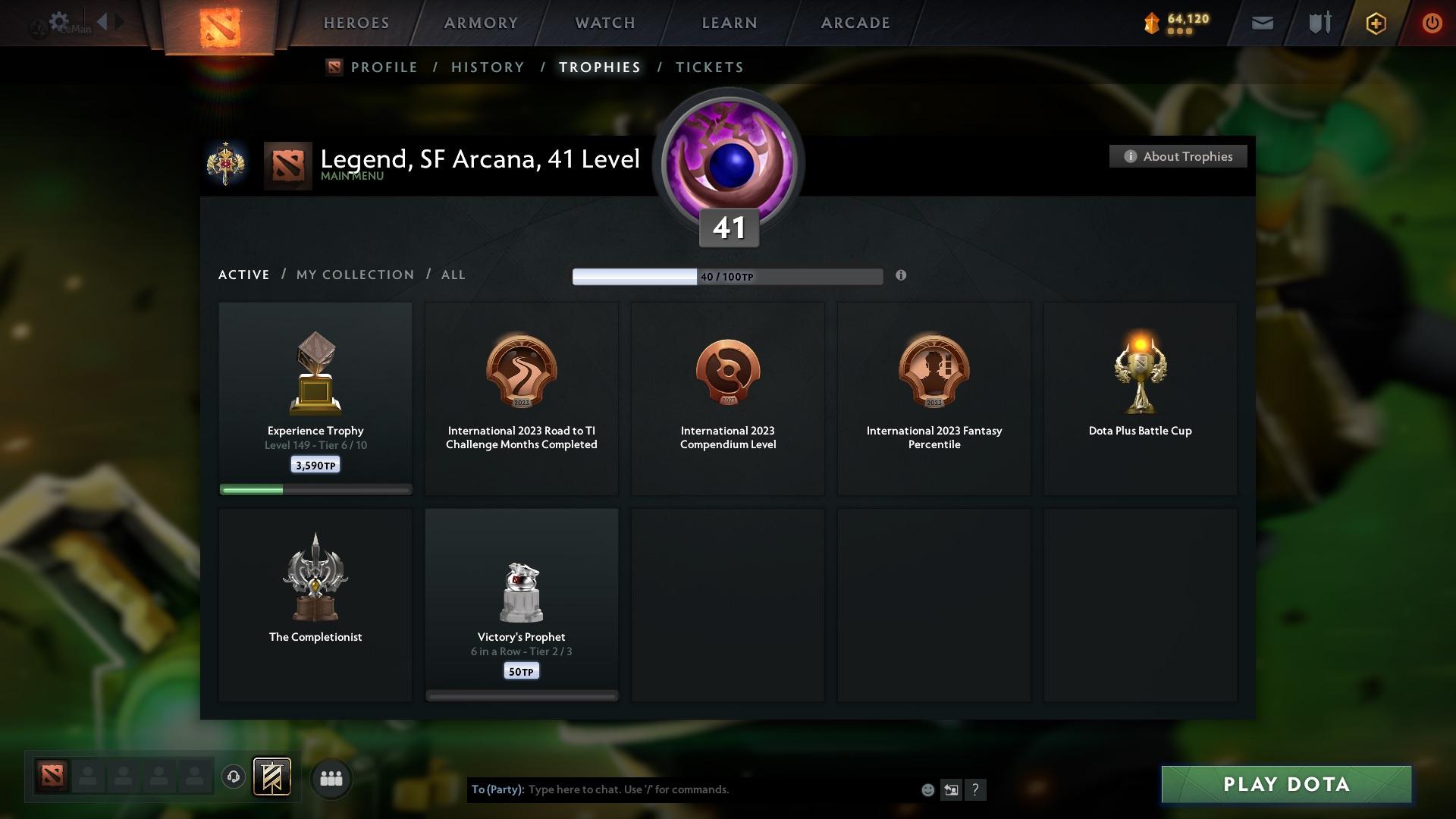This screenshot has height=819, width=1456.
Task: Open Dota Plus via the gold plus hexagon
Action: [1375, 23]
